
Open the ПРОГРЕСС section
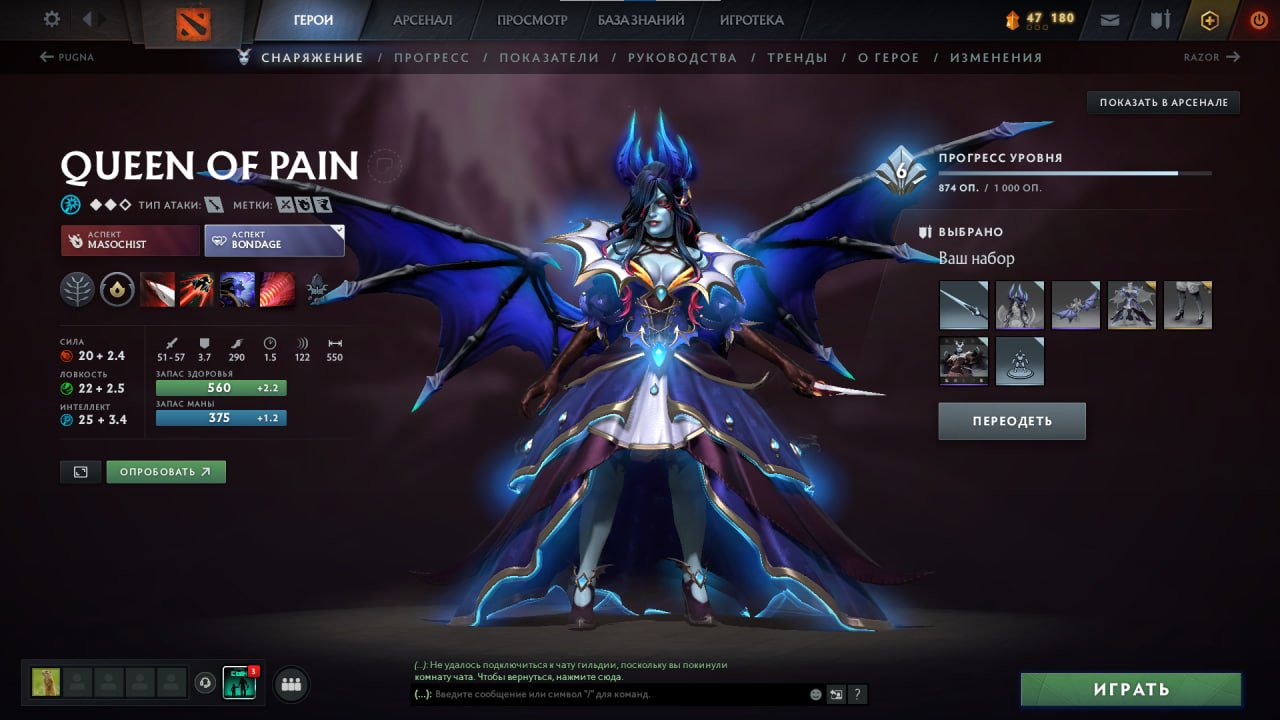(432, 57)
